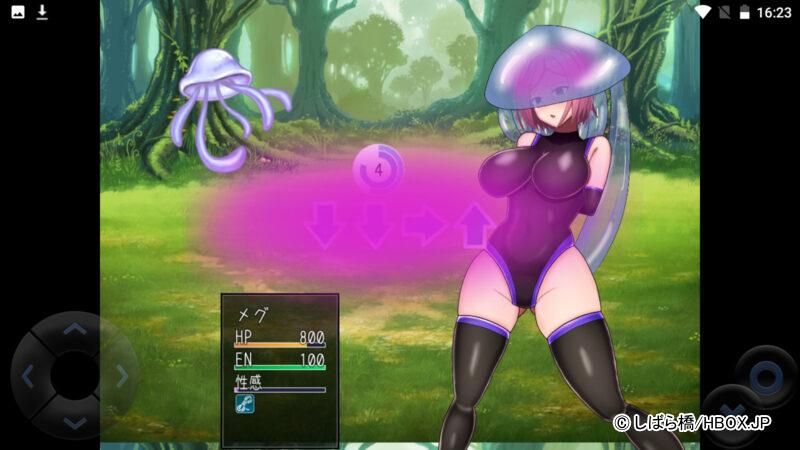Open the Android download notification icon
Image resolution: width=800 pixels, height=450 pixels.
[42, 12]
